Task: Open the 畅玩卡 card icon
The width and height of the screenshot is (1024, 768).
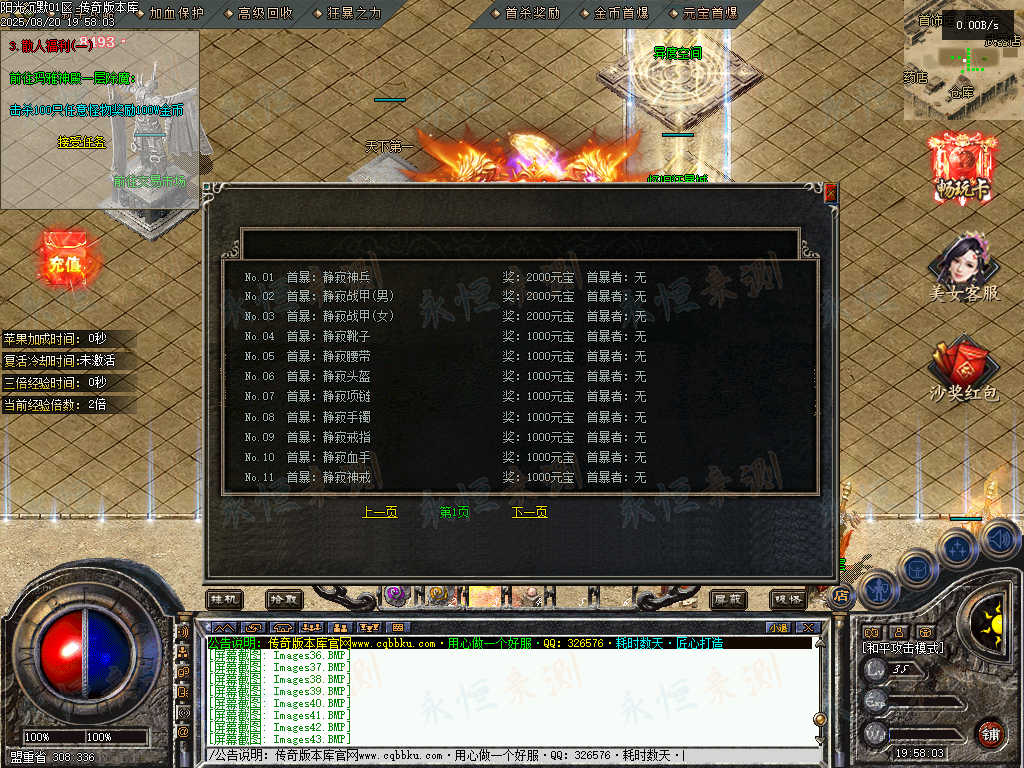Action: [x=963, y=170]
